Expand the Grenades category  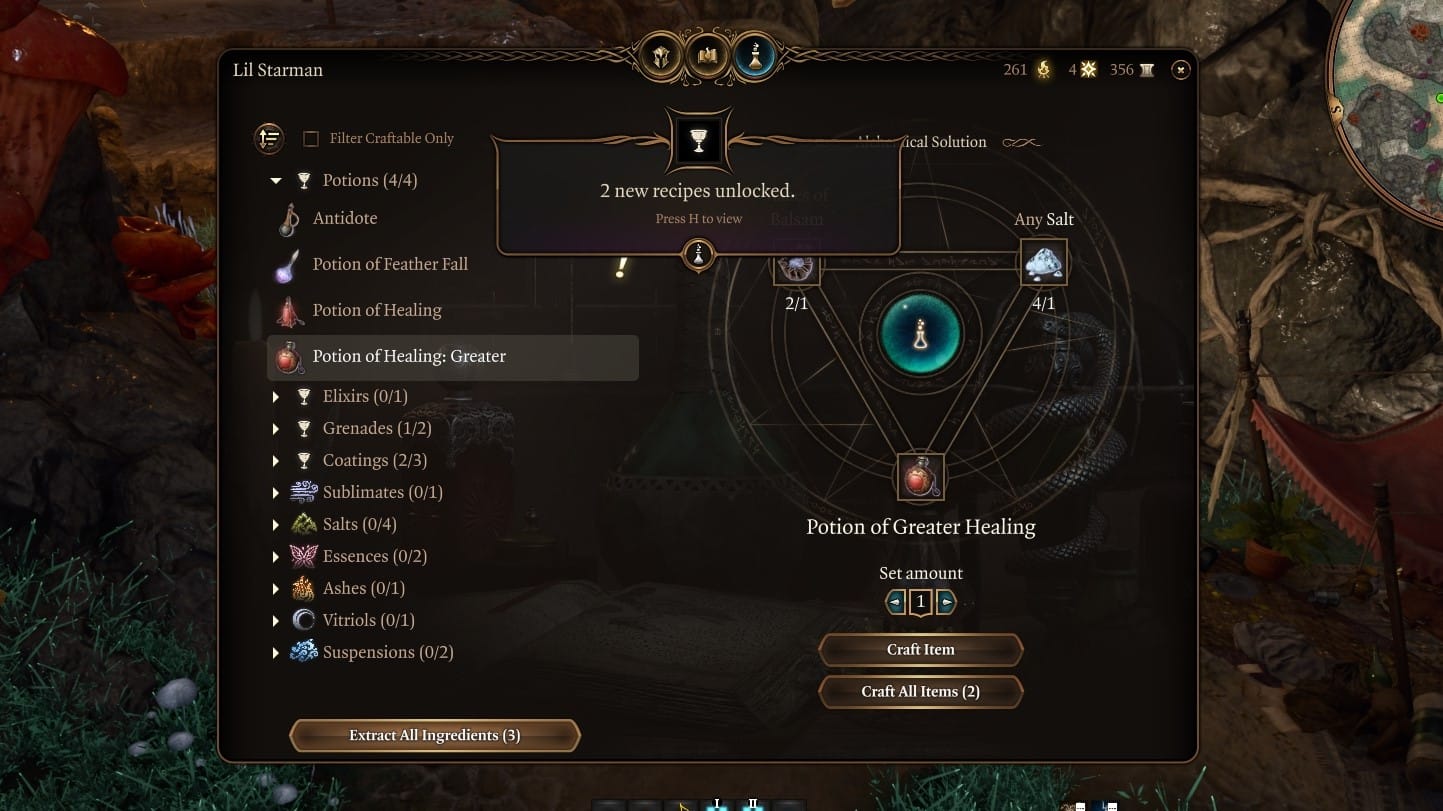pos(276,428)
